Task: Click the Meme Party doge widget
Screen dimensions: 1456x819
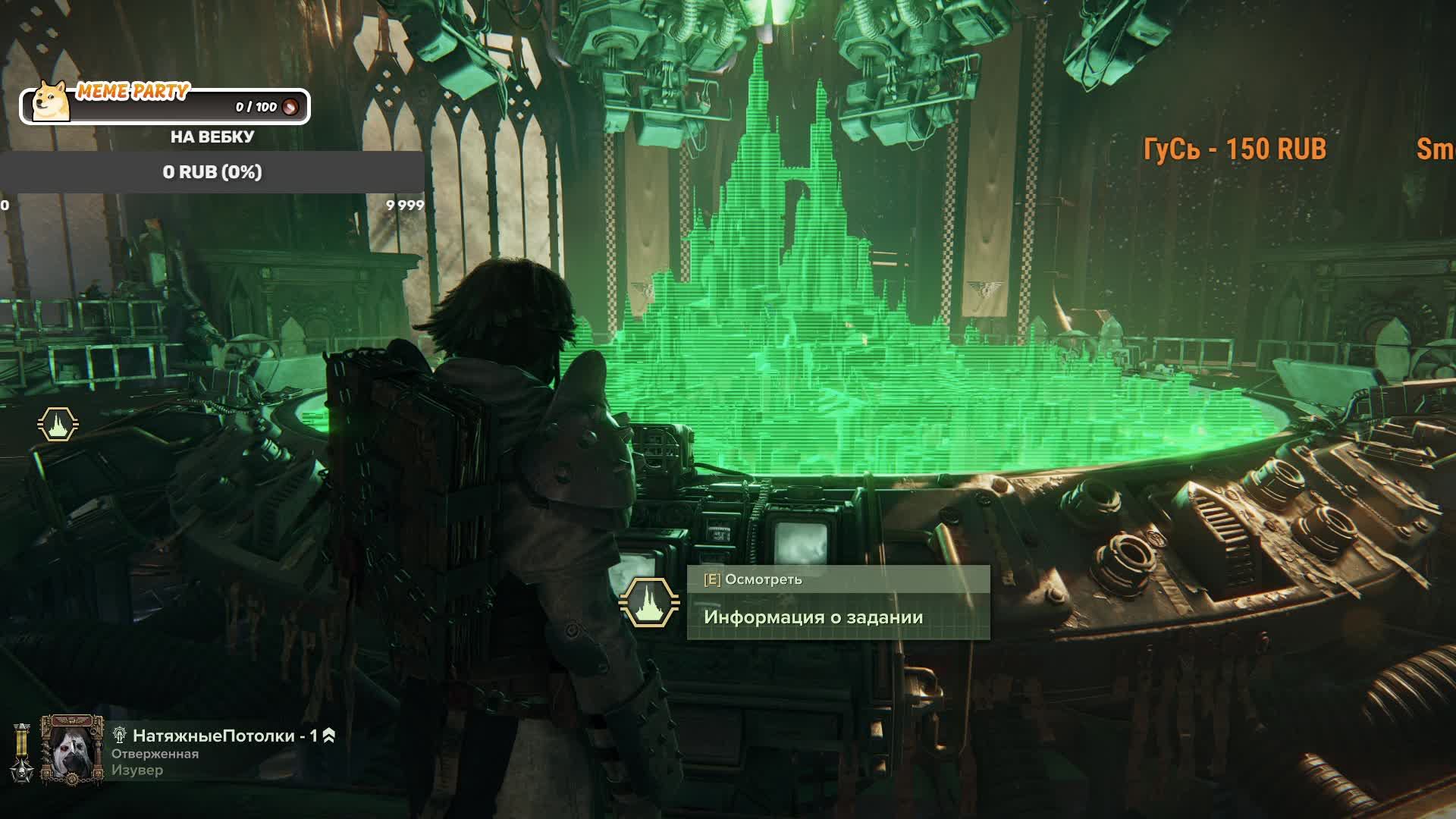Action: [165, 105]
